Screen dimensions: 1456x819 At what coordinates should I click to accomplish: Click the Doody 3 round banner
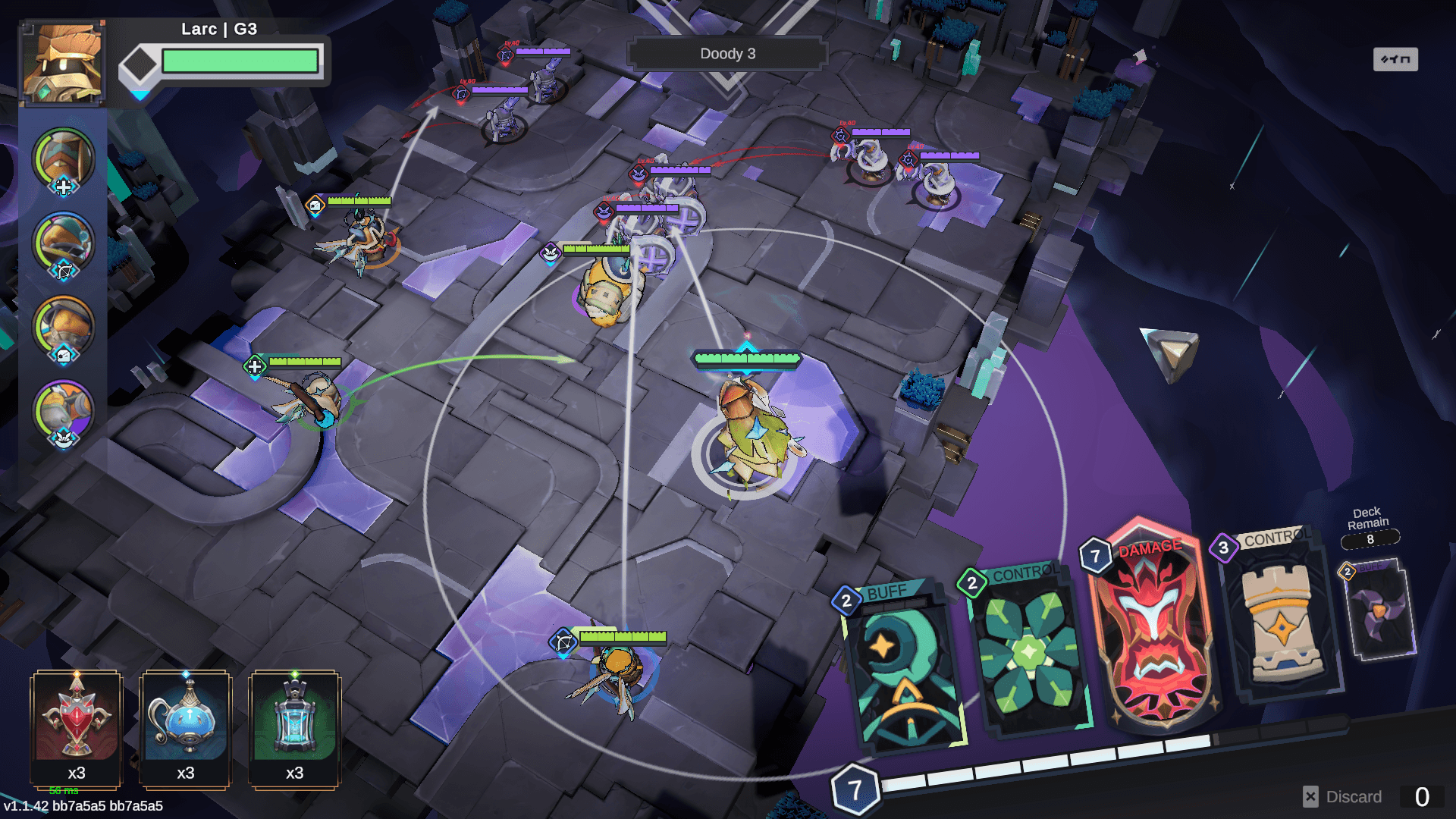pos(726,53)
